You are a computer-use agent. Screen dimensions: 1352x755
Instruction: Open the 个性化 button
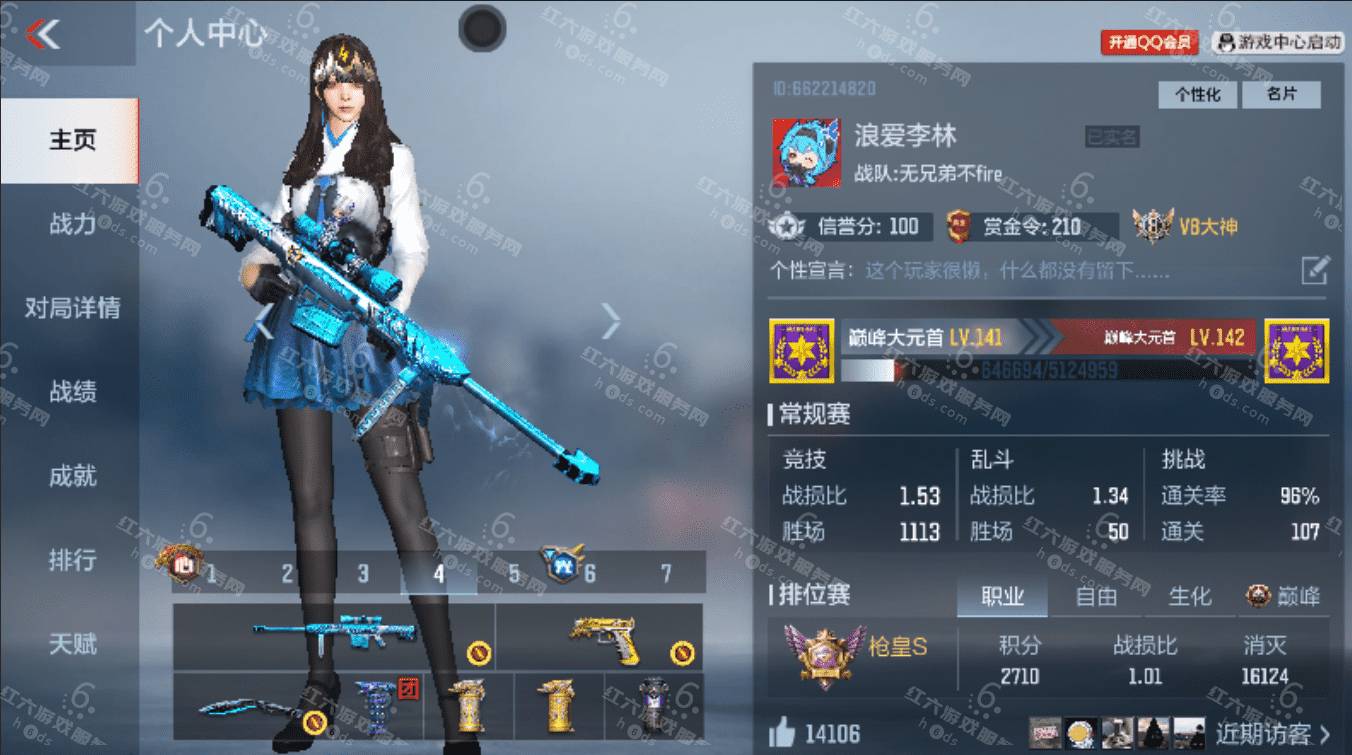coord(1198,94)
